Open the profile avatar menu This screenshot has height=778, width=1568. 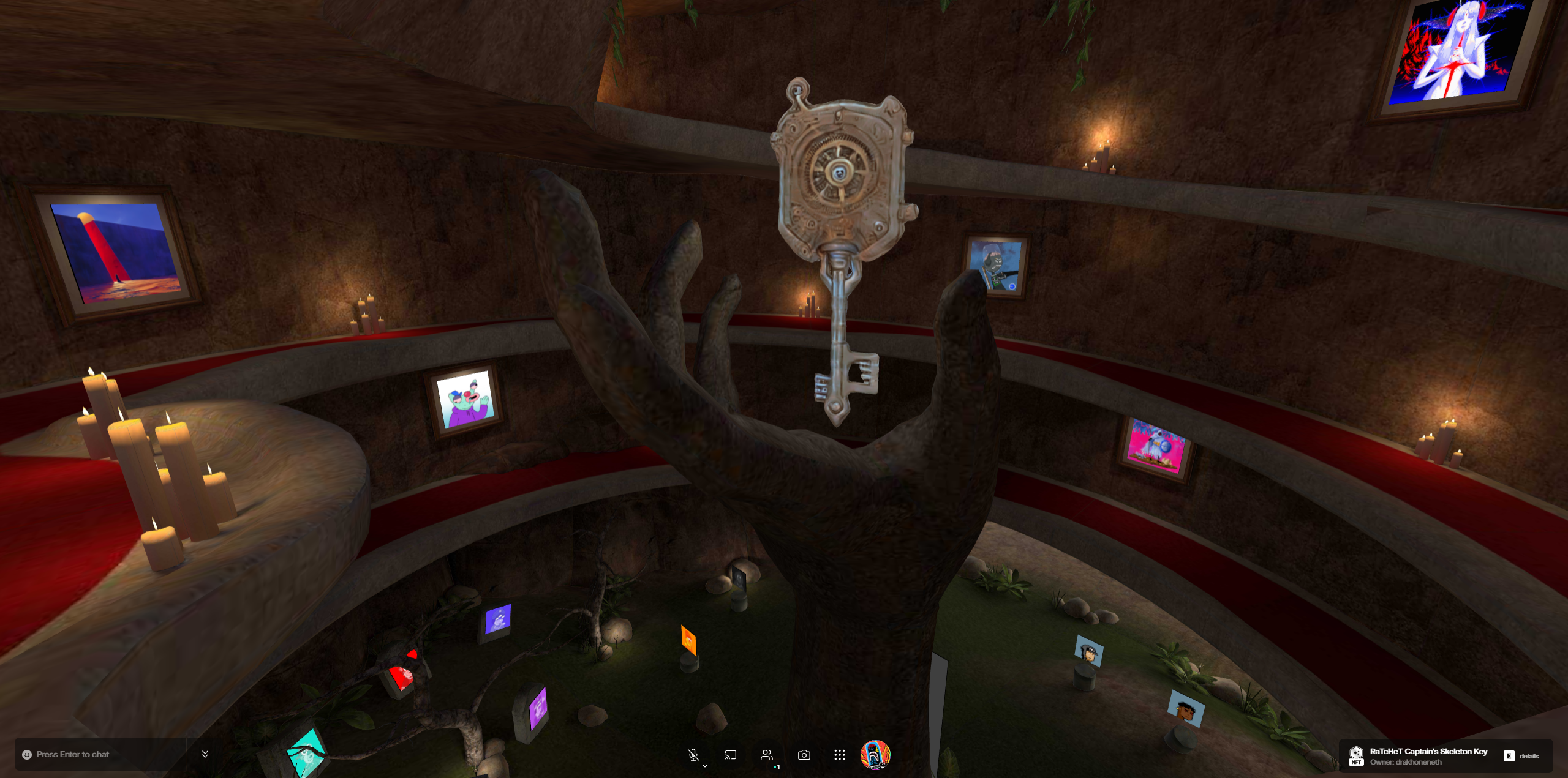tap(875, 755)
